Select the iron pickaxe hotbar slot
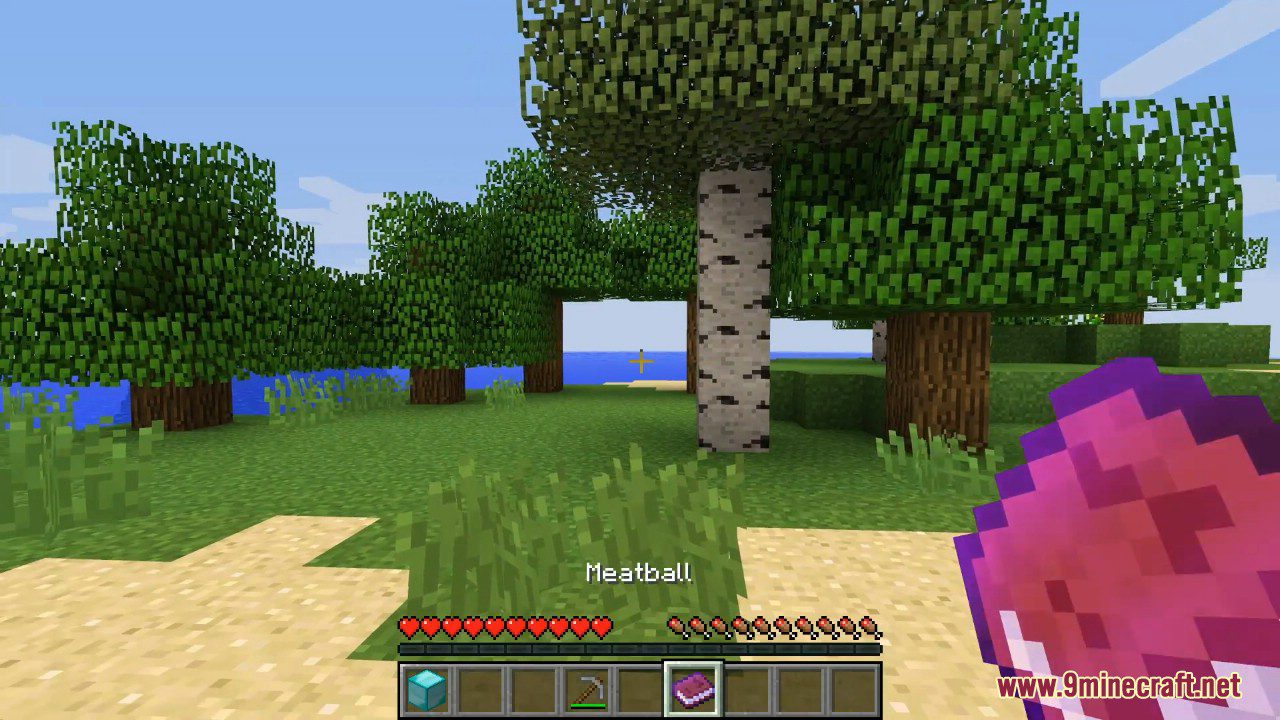 pos(587,688)
